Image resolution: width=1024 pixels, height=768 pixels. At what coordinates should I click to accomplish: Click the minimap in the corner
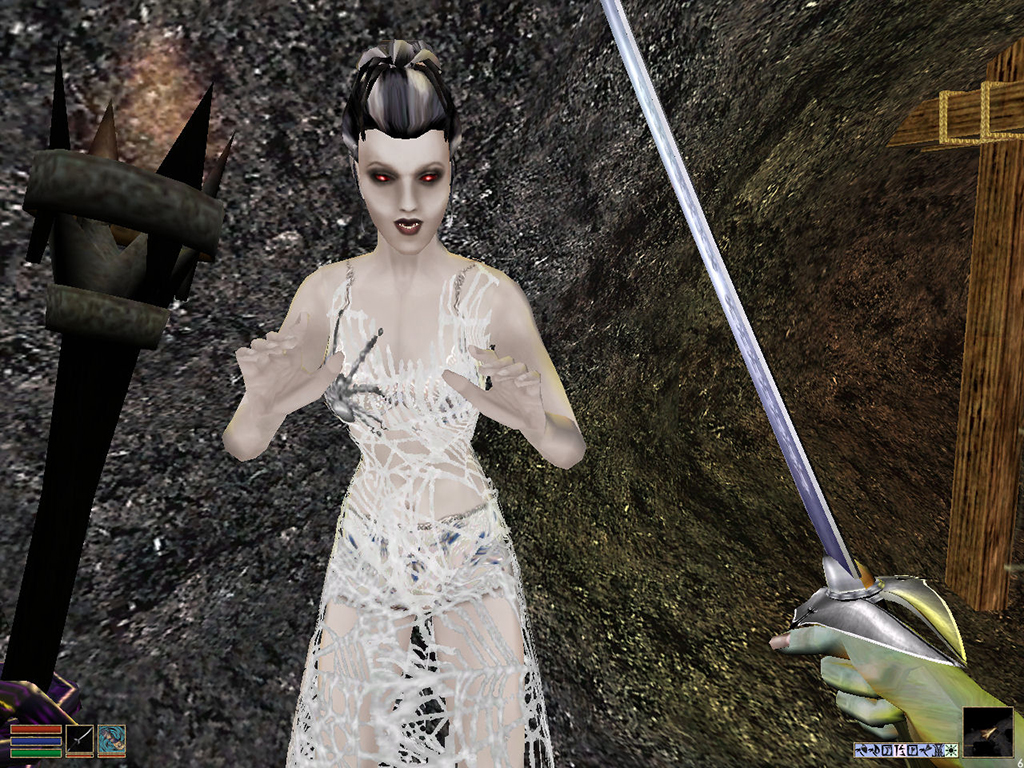tap(988, 732)
